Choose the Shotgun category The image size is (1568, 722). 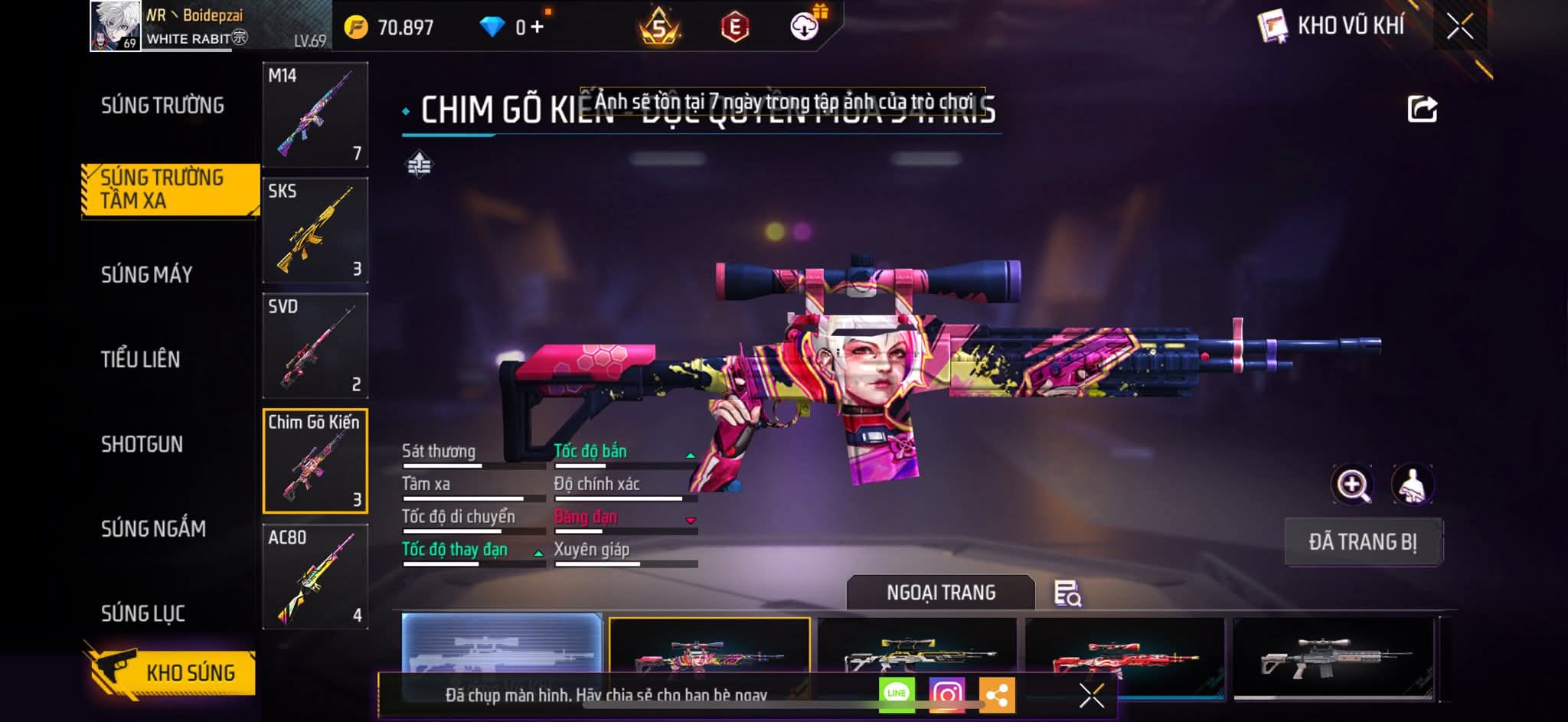[x=142, y=444]
